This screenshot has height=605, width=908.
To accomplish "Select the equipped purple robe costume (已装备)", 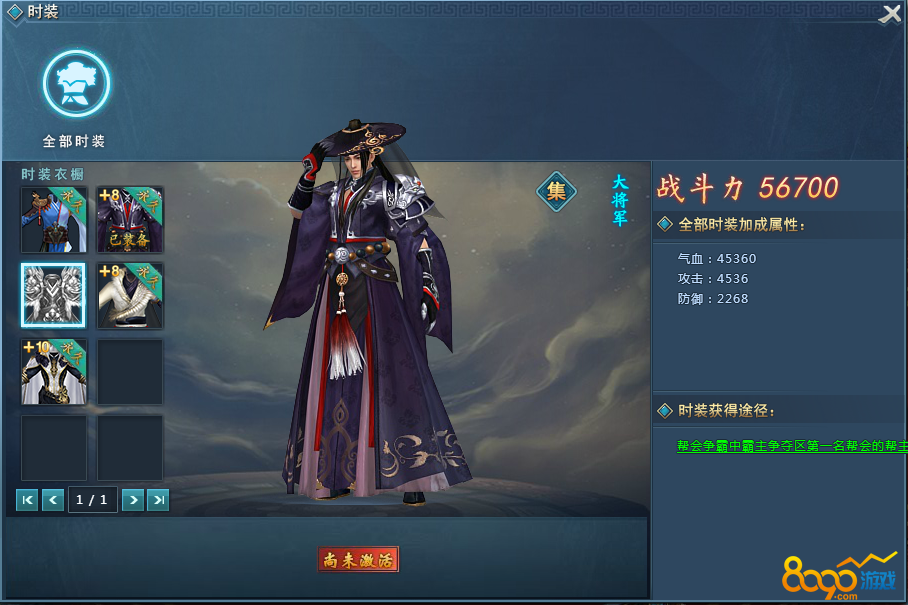I will (x=130, y=219).
